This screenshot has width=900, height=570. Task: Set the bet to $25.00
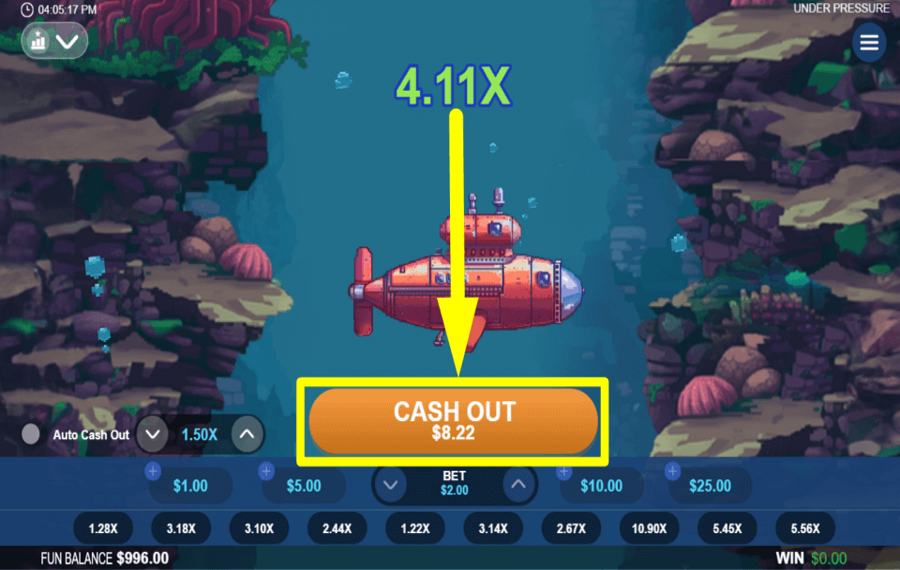[x=710, y=486]
